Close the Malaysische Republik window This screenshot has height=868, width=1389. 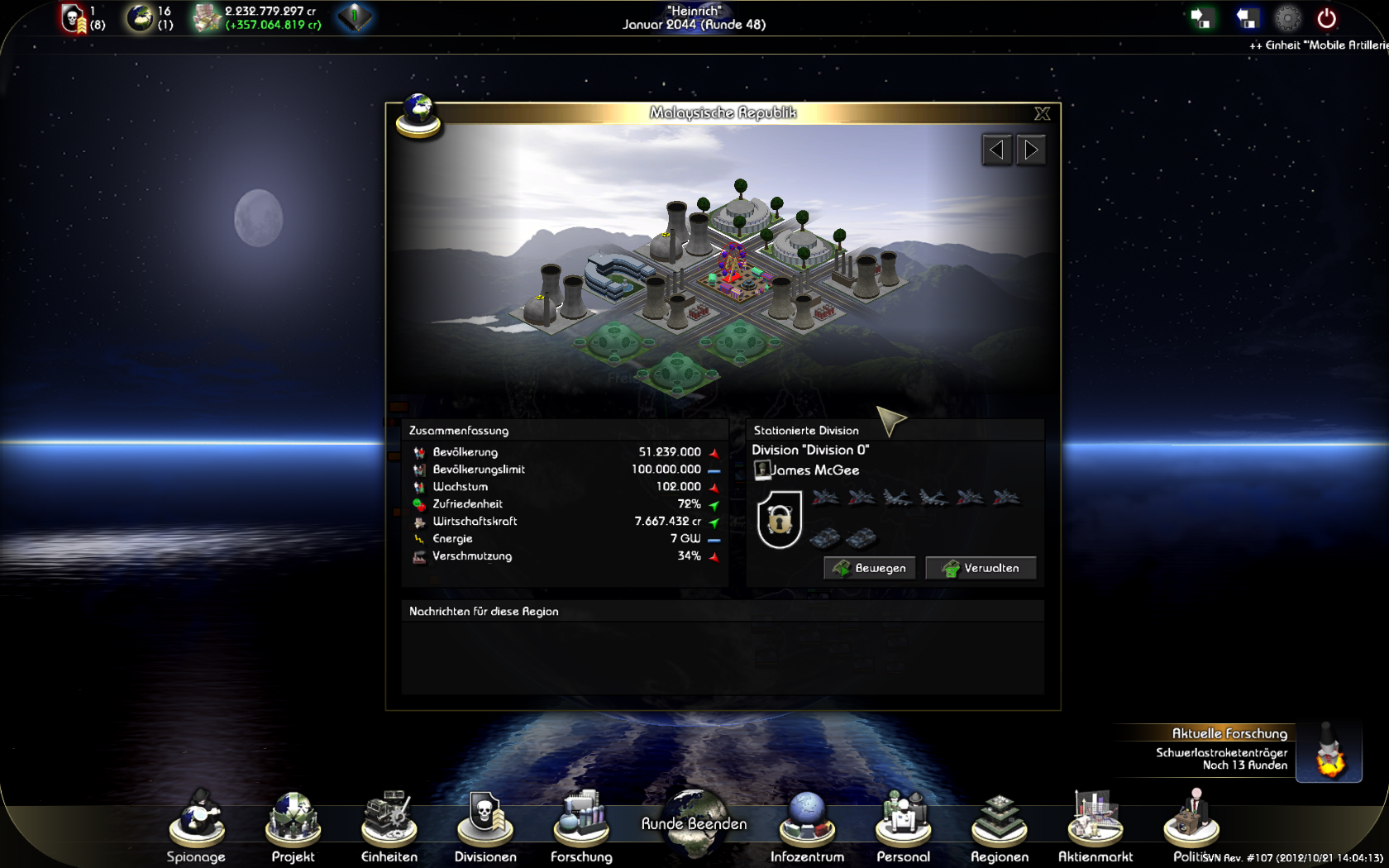(x=1042, y=113)
